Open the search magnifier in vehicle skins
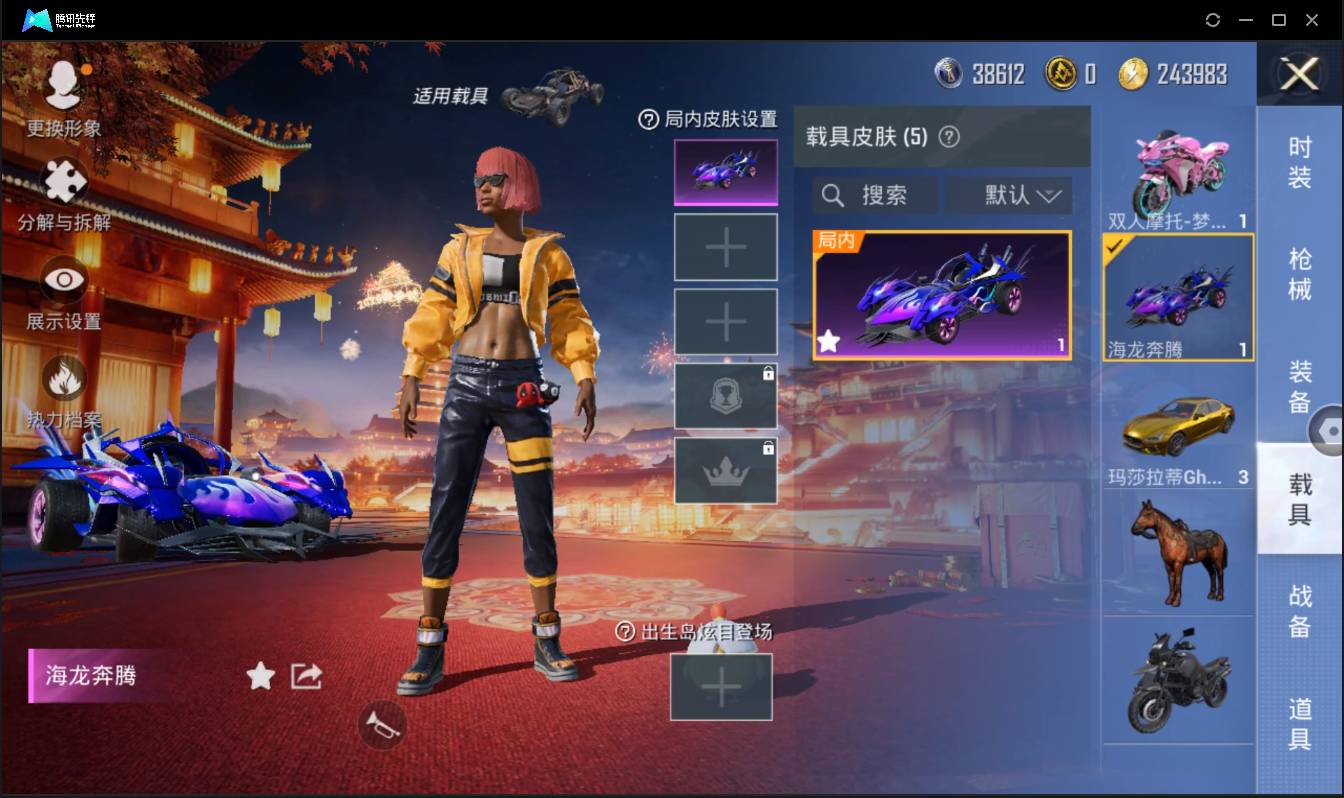This screenshot has width=1344, height=798. click(x=833, y=195)
